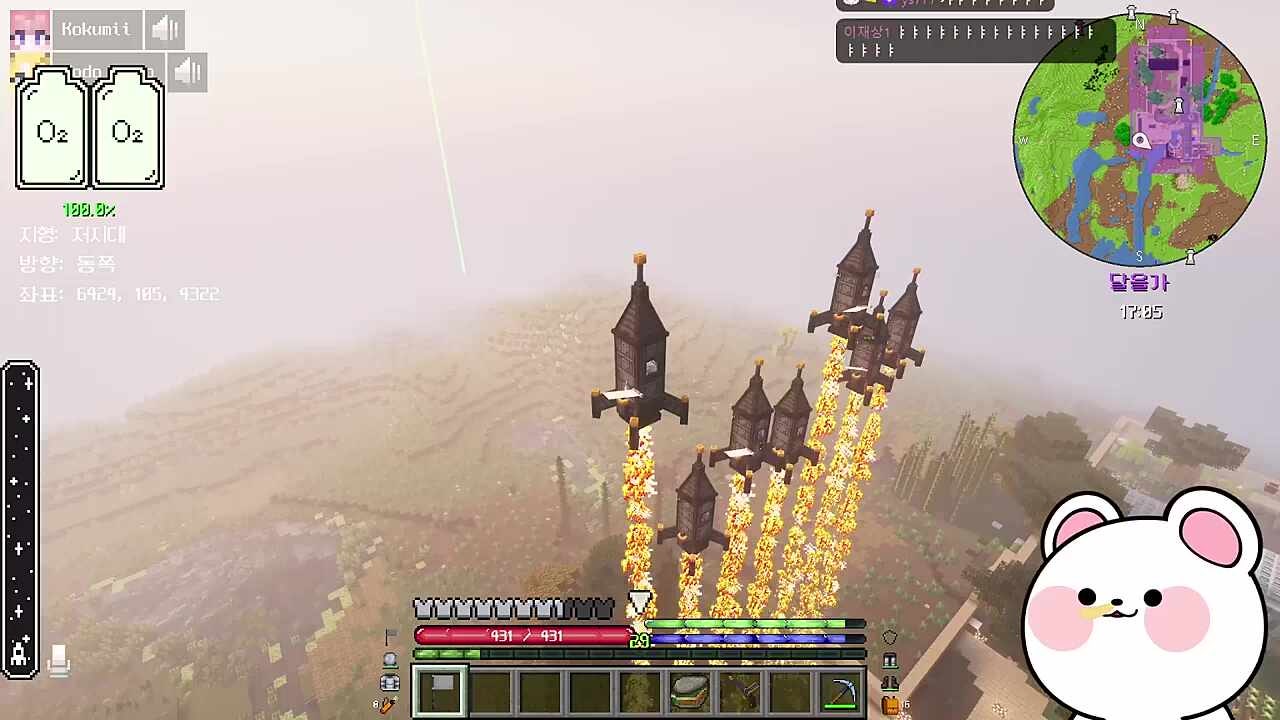Click the quiver arrows icon
The image size is (1280, 720).
click(388, 705)
